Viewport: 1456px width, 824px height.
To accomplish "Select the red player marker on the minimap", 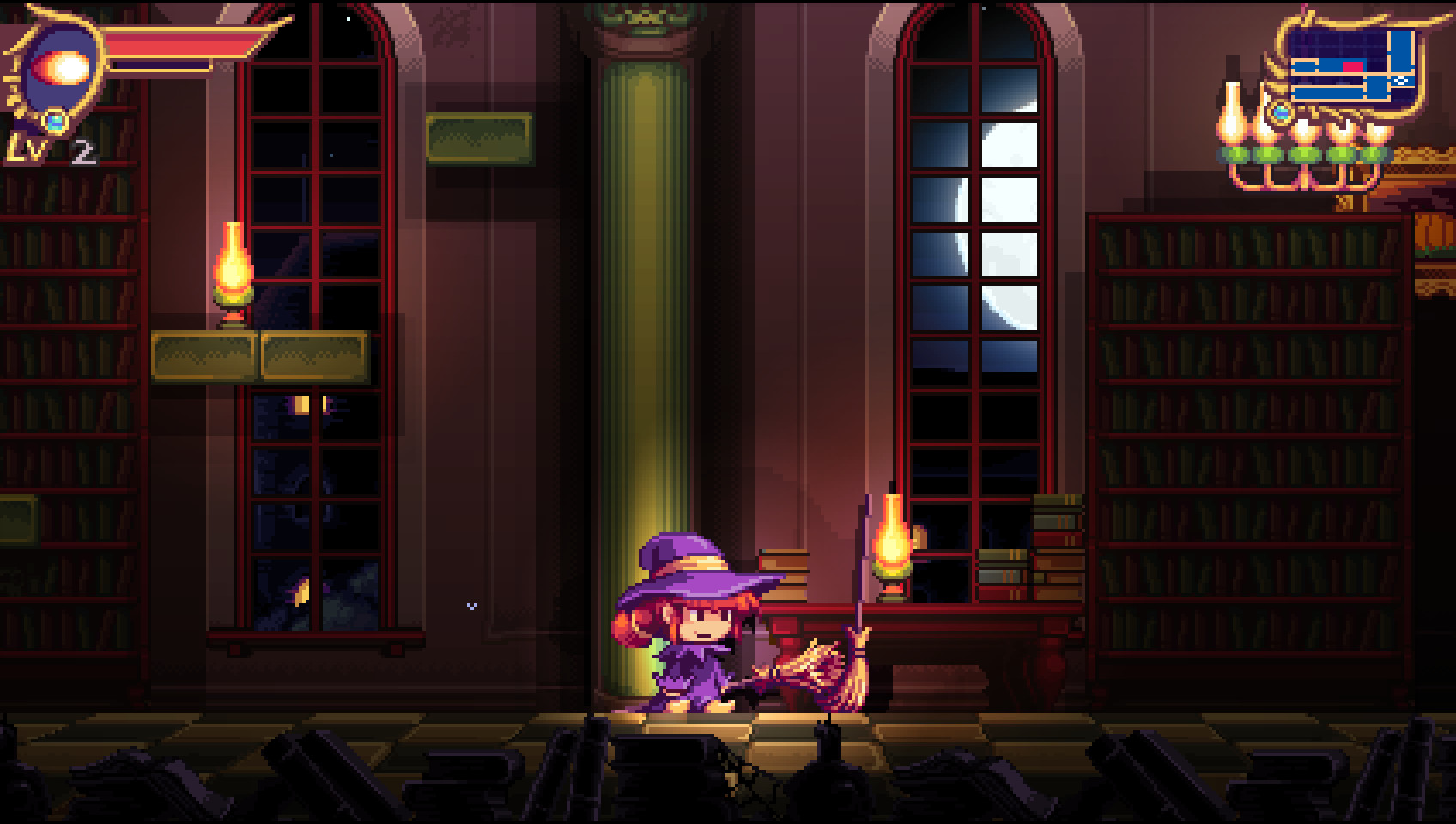I will pos(1353,64).
